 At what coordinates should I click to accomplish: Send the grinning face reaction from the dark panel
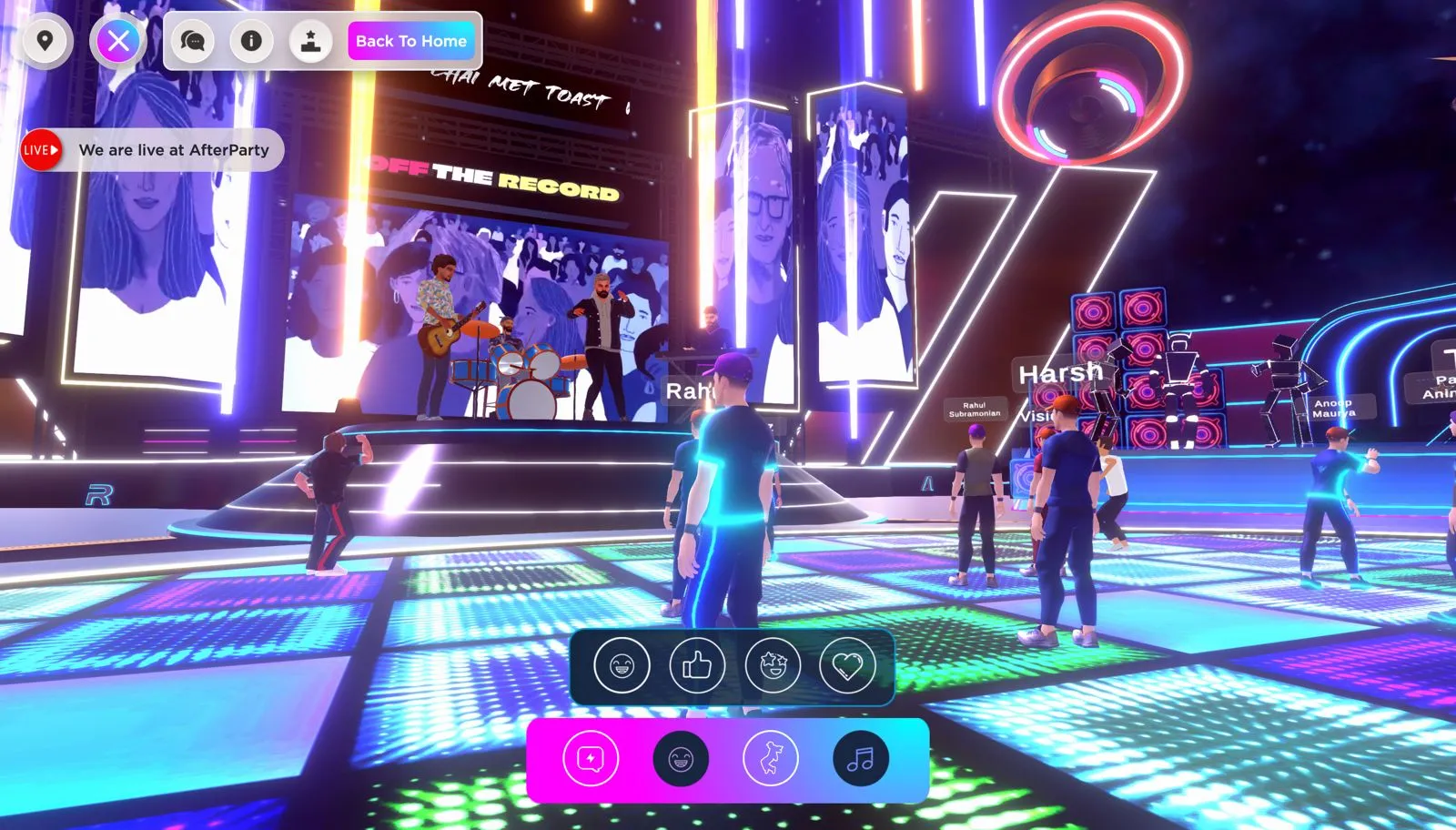(x=622, y=665)
